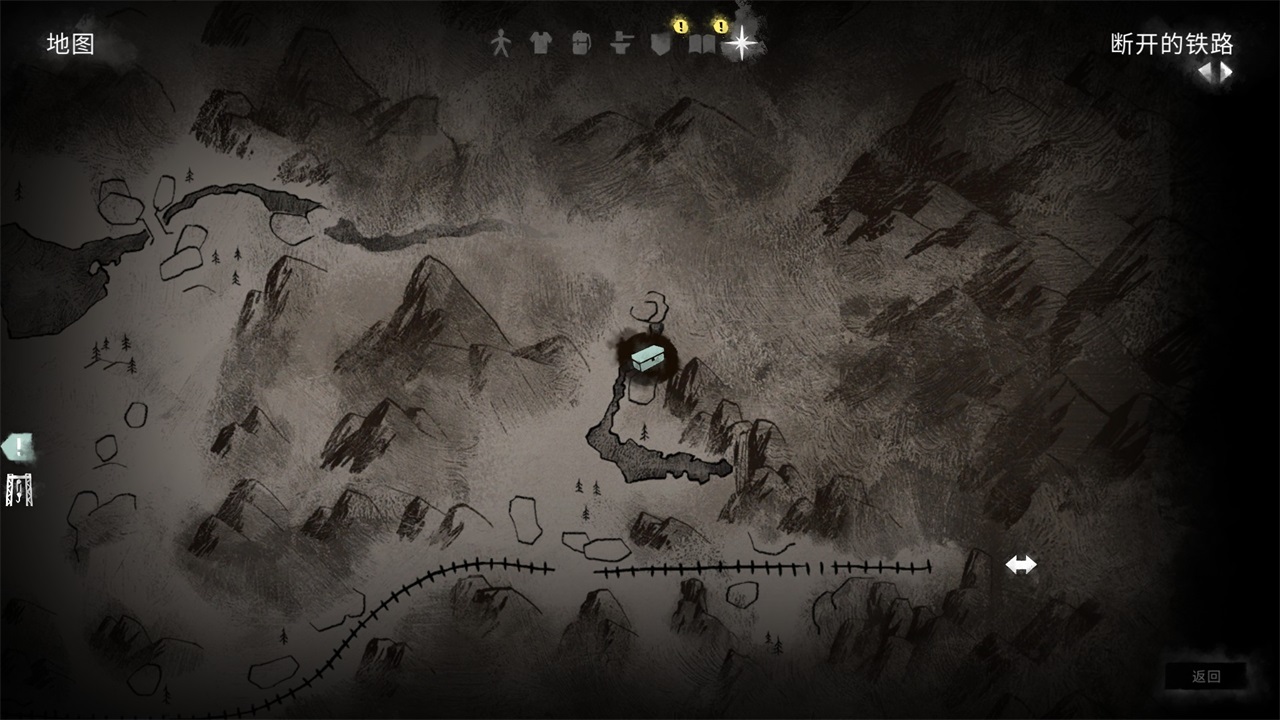Select the double-arrow region exit marker

1021,565
